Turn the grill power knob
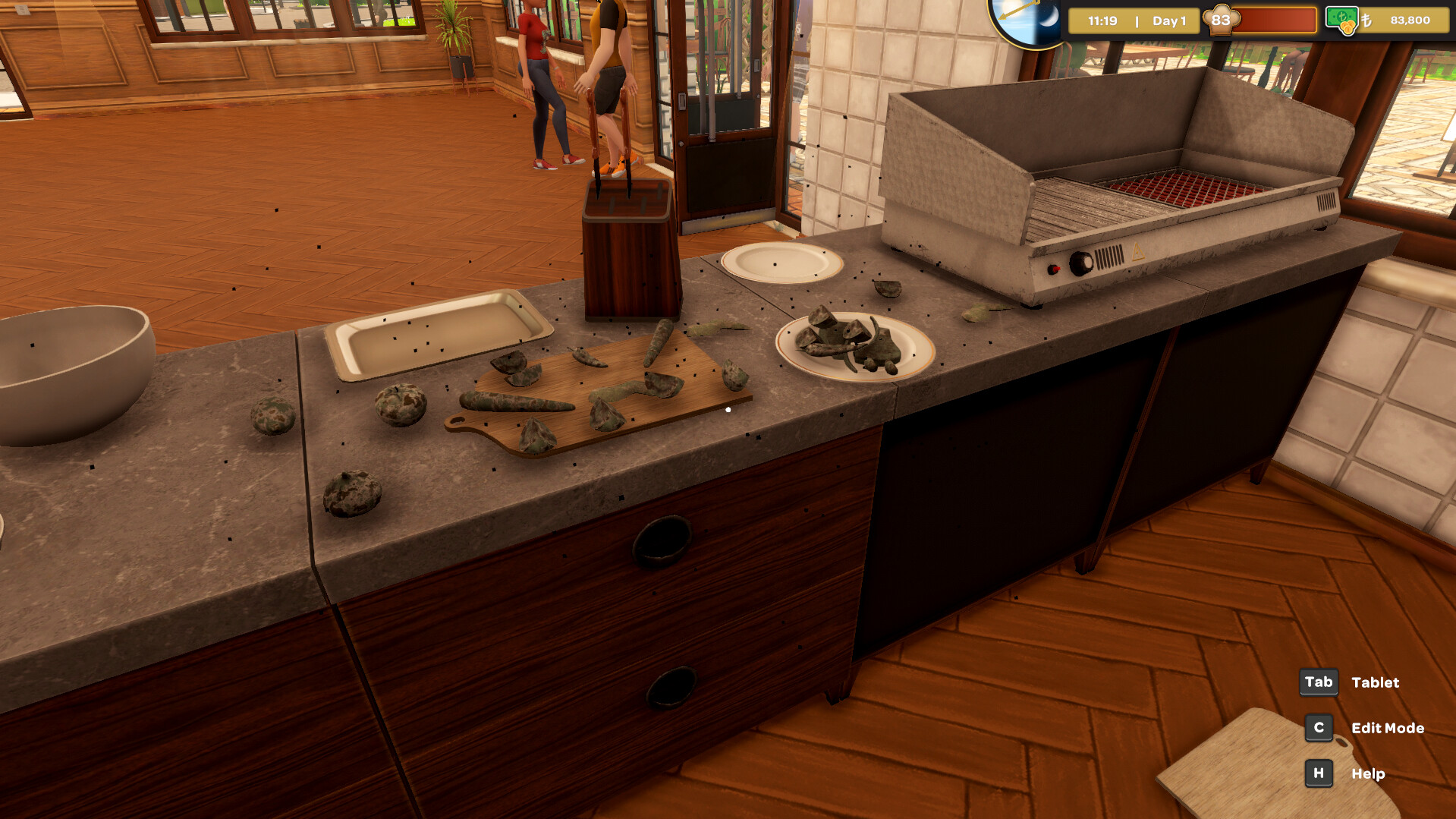 [1080, 263]
